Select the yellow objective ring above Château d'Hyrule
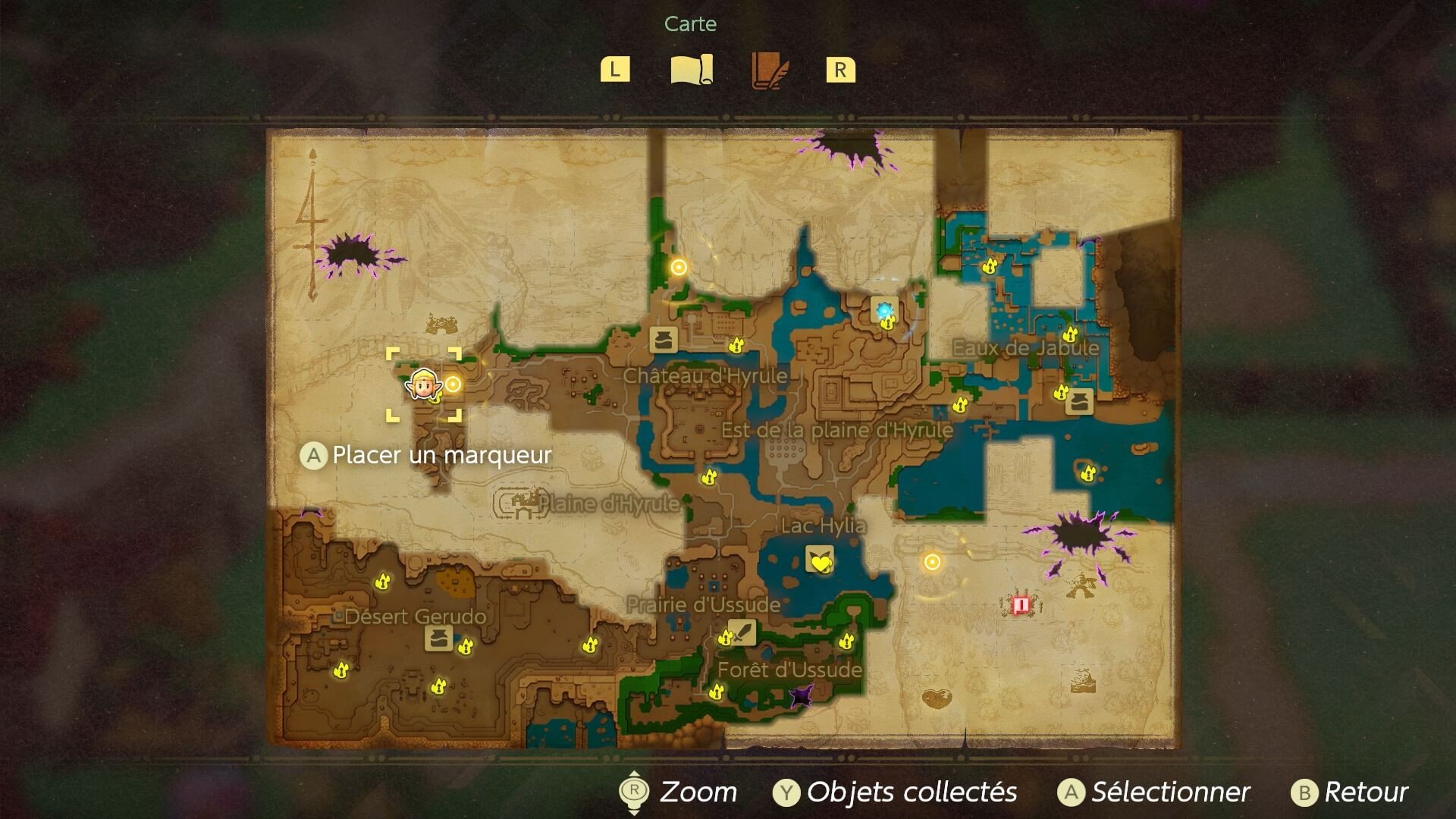1456x819 pixels. click(x=679, y=267)
